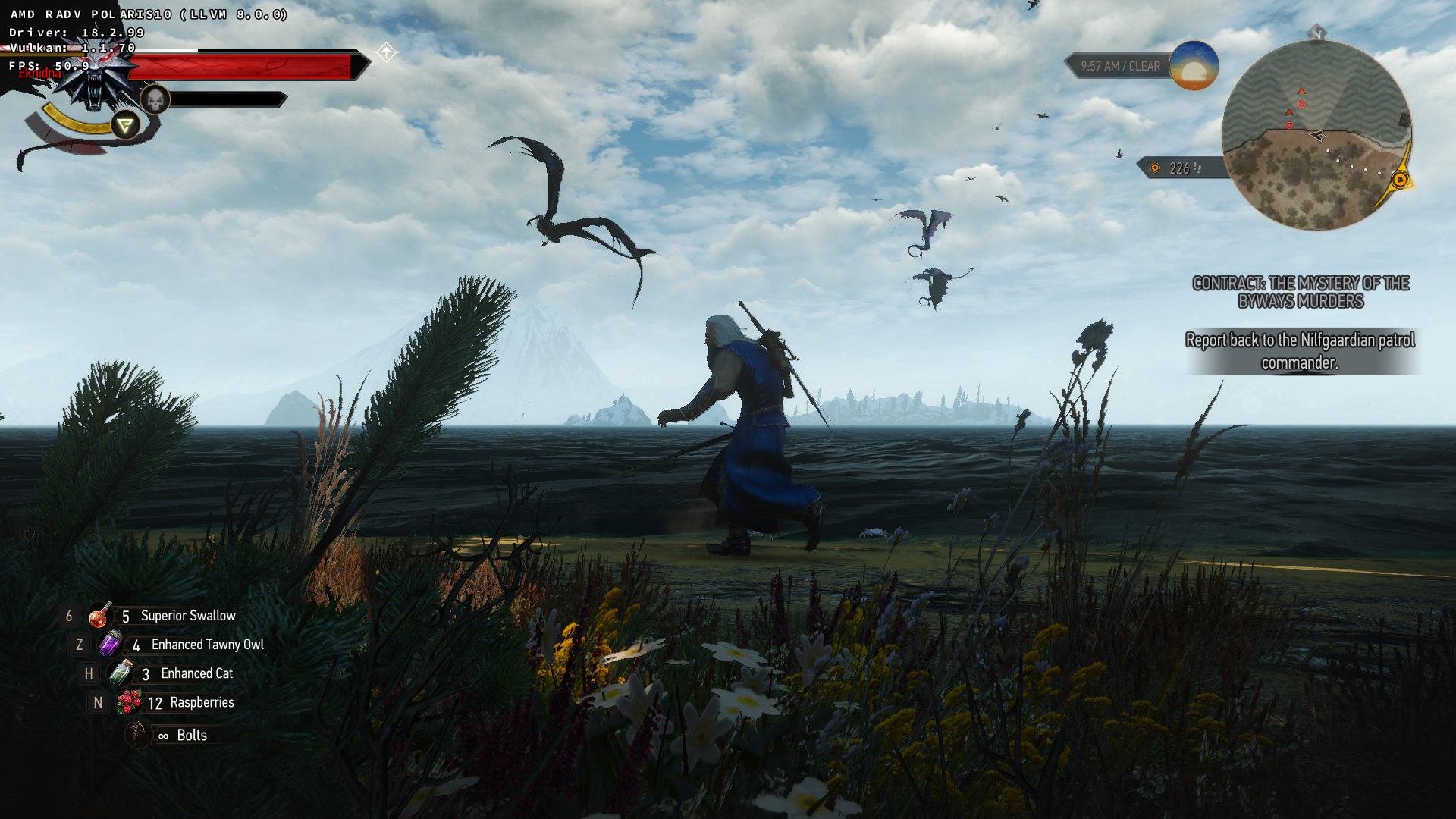Open the circular minimap

tap(1316, 136)
